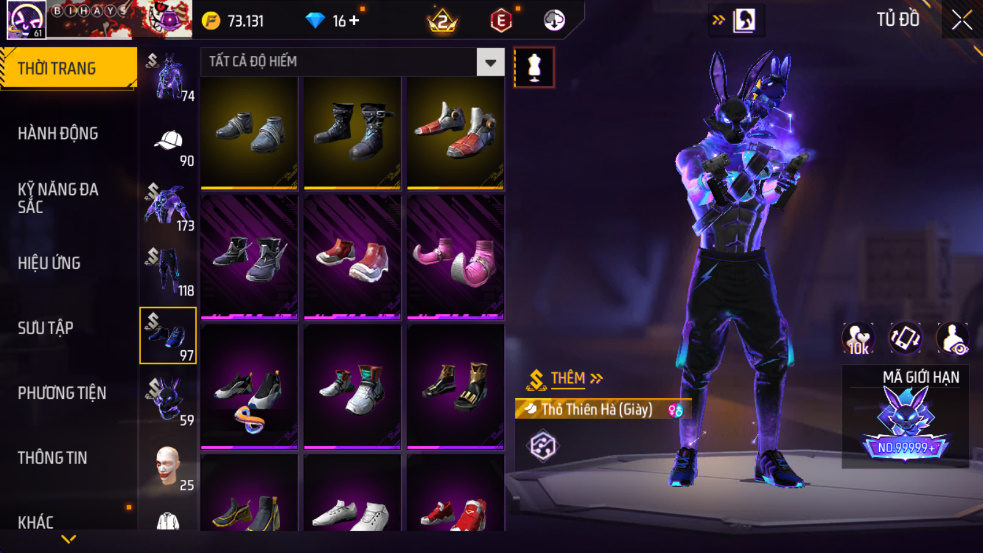983x553 pixels.
Task: Open the player profile avatar
Action: click(24, 20)
